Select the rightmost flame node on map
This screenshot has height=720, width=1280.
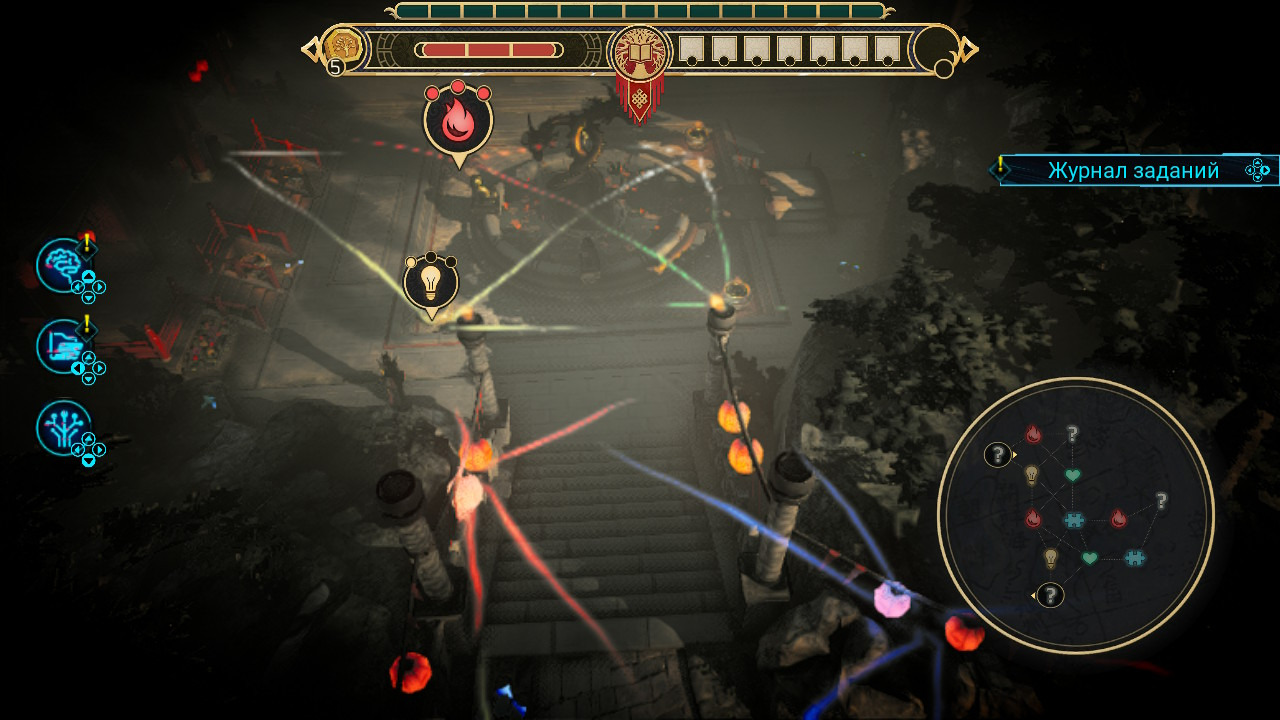pyautogui.click(x=1118, y=519)
